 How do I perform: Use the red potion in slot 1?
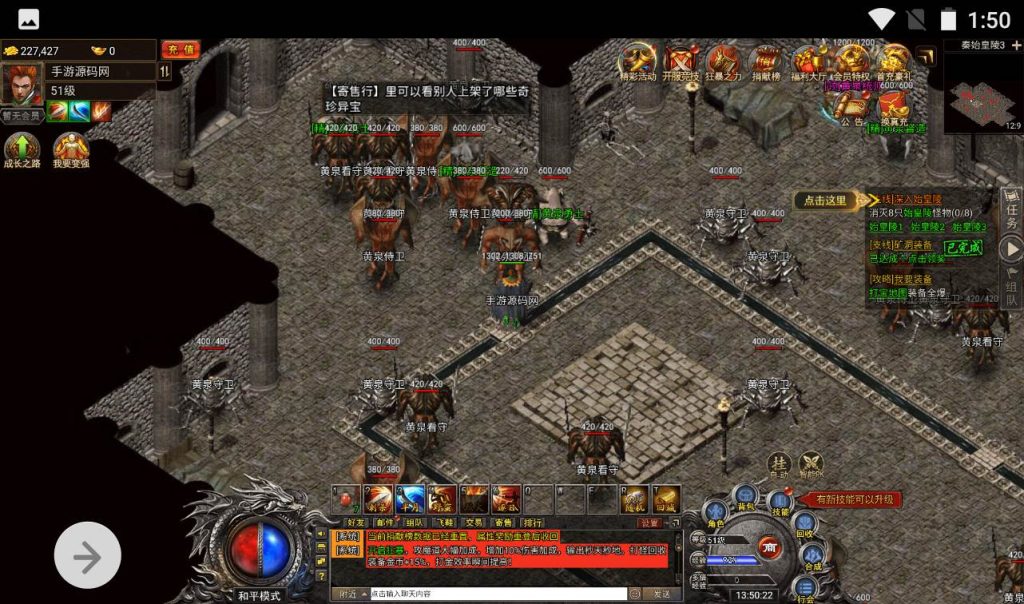click(347, 497)
